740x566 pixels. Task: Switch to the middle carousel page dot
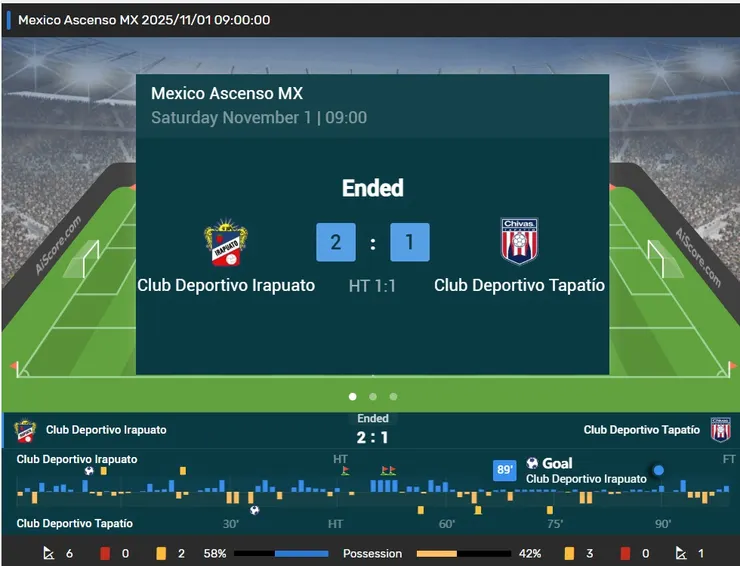click(373, 396)
